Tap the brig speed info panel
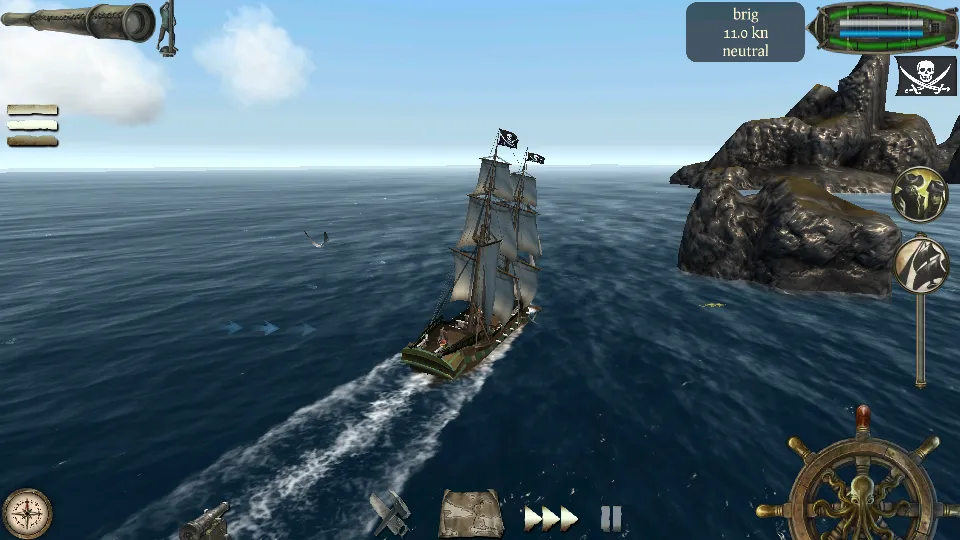This screenshot has height=540, width=960. click(745, 32)
